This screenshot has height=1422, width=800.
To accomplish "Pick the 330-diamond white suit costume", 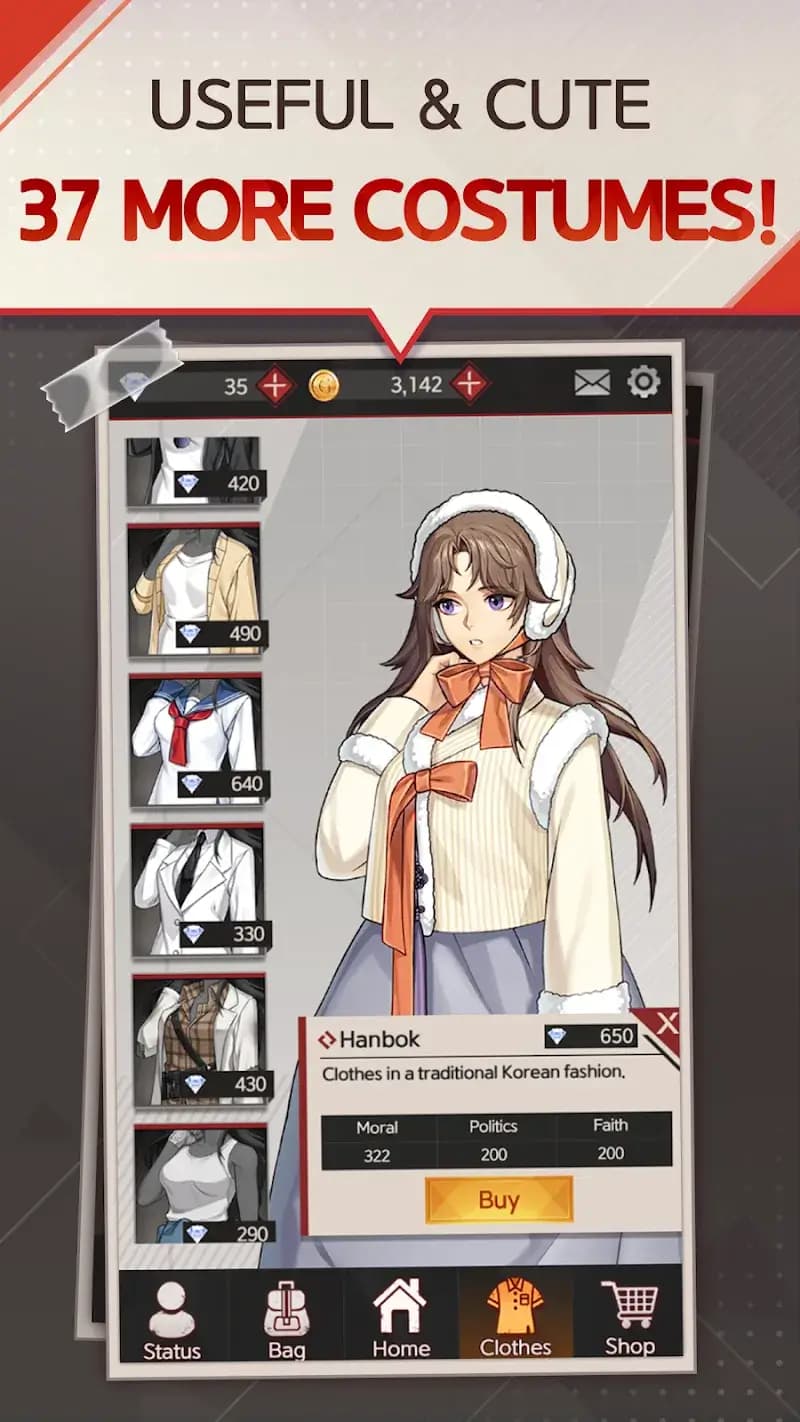I will click(198, 890).
